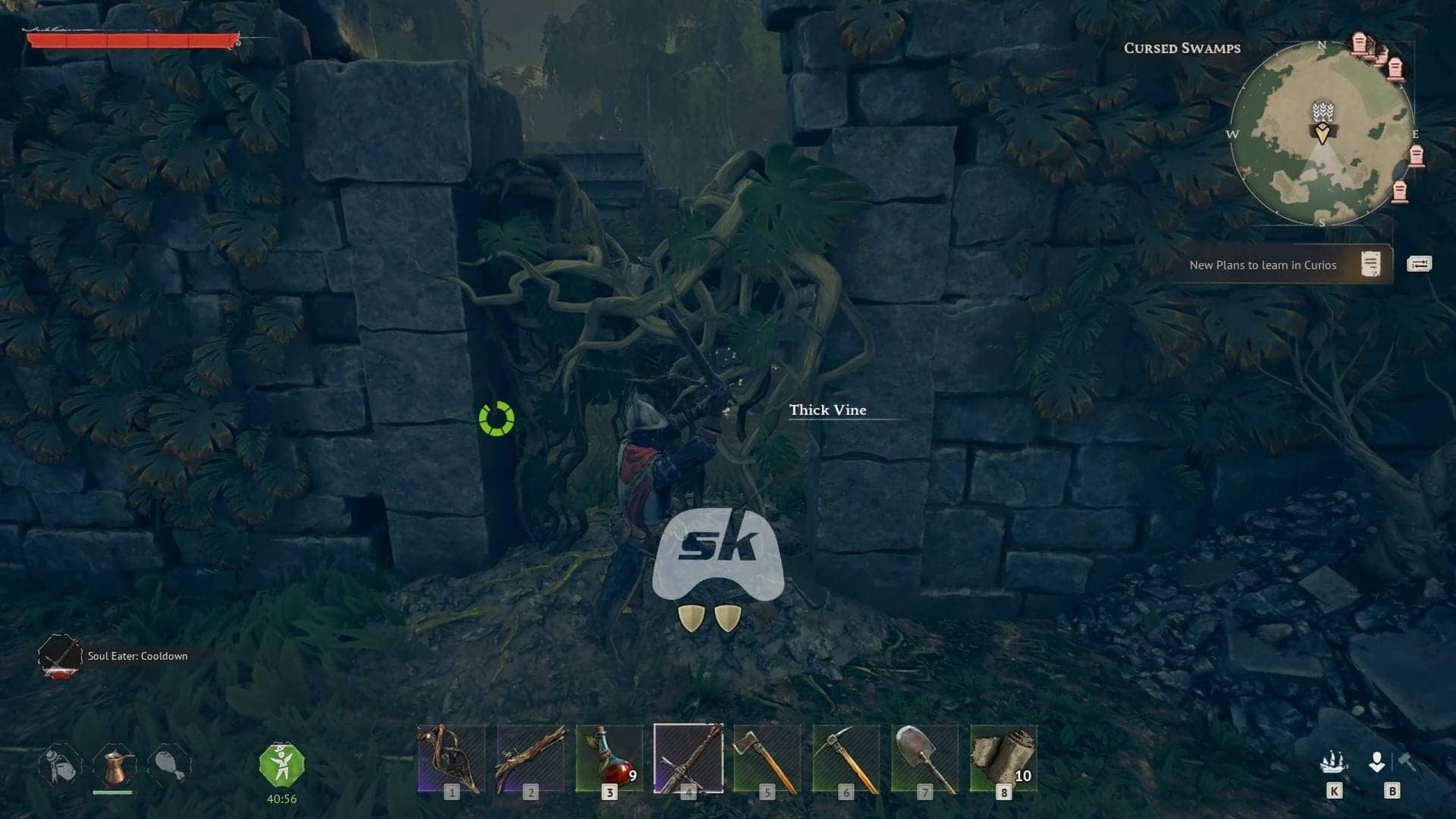Image resolution: width=1456 pixels, height=819 pixels.
Task: Select the hatchet in hotbar slot 5
Action: pos(768,758)
